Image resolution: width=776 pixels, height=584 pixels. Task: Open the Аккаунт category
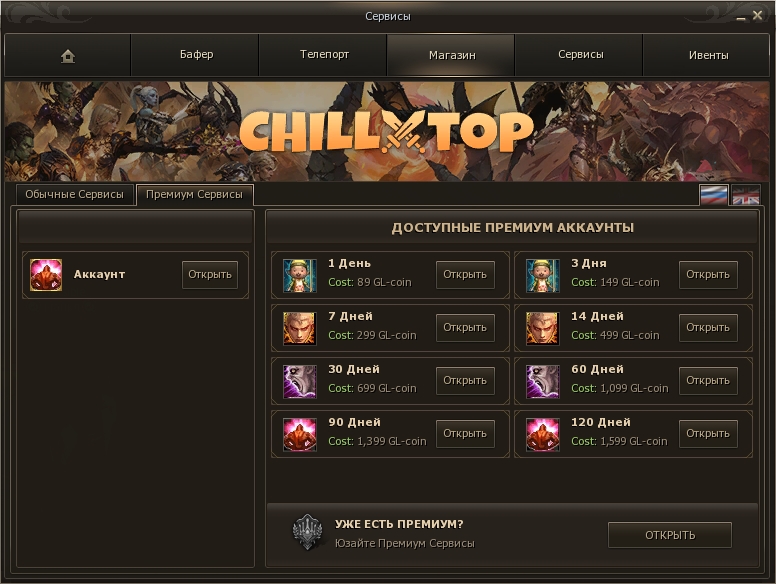pyautogui.click(x=210, y=275)
